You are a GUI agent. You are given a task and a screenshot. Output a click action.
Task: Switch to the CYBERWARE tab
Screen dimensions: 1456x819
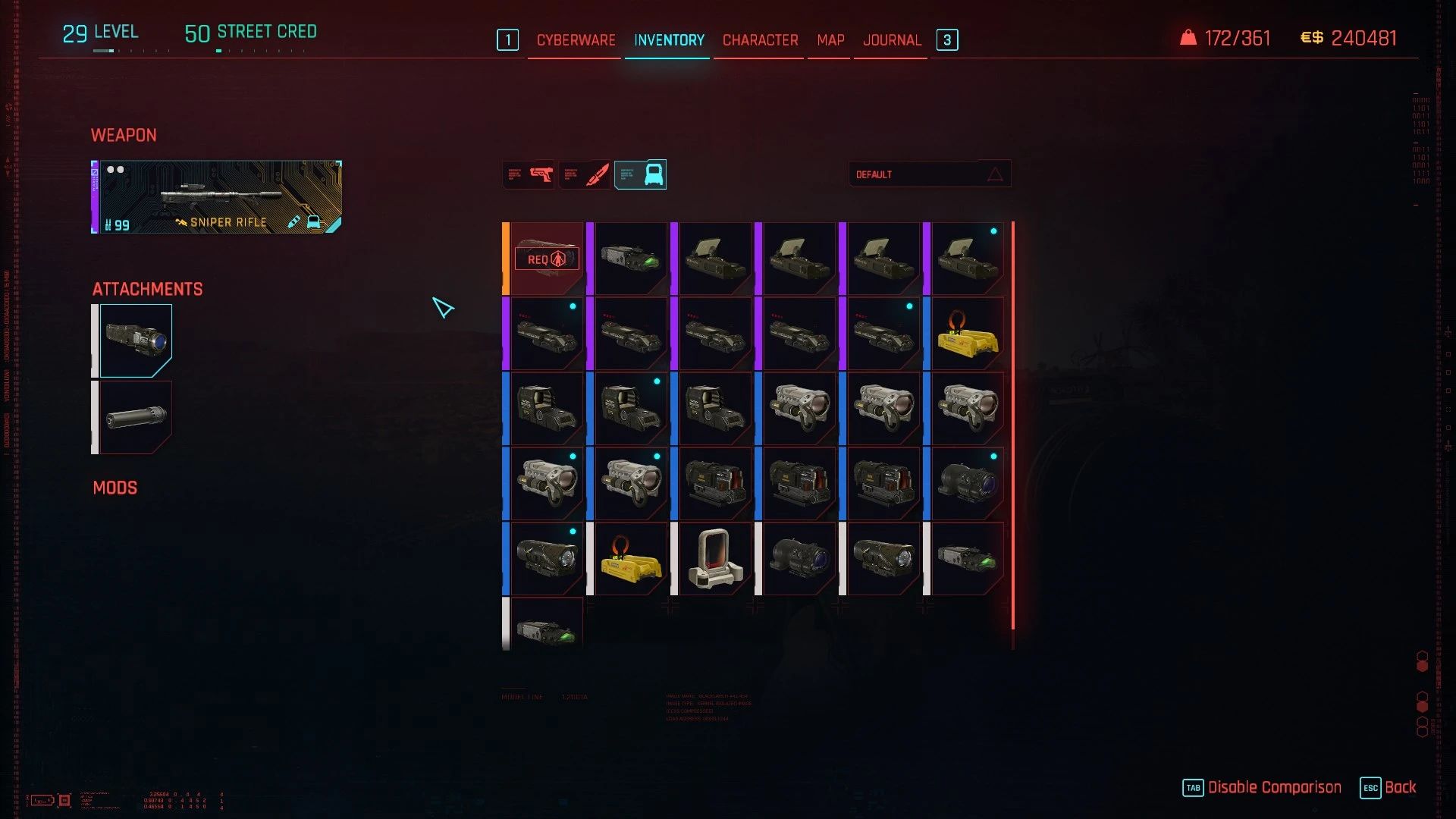[575, 39]
